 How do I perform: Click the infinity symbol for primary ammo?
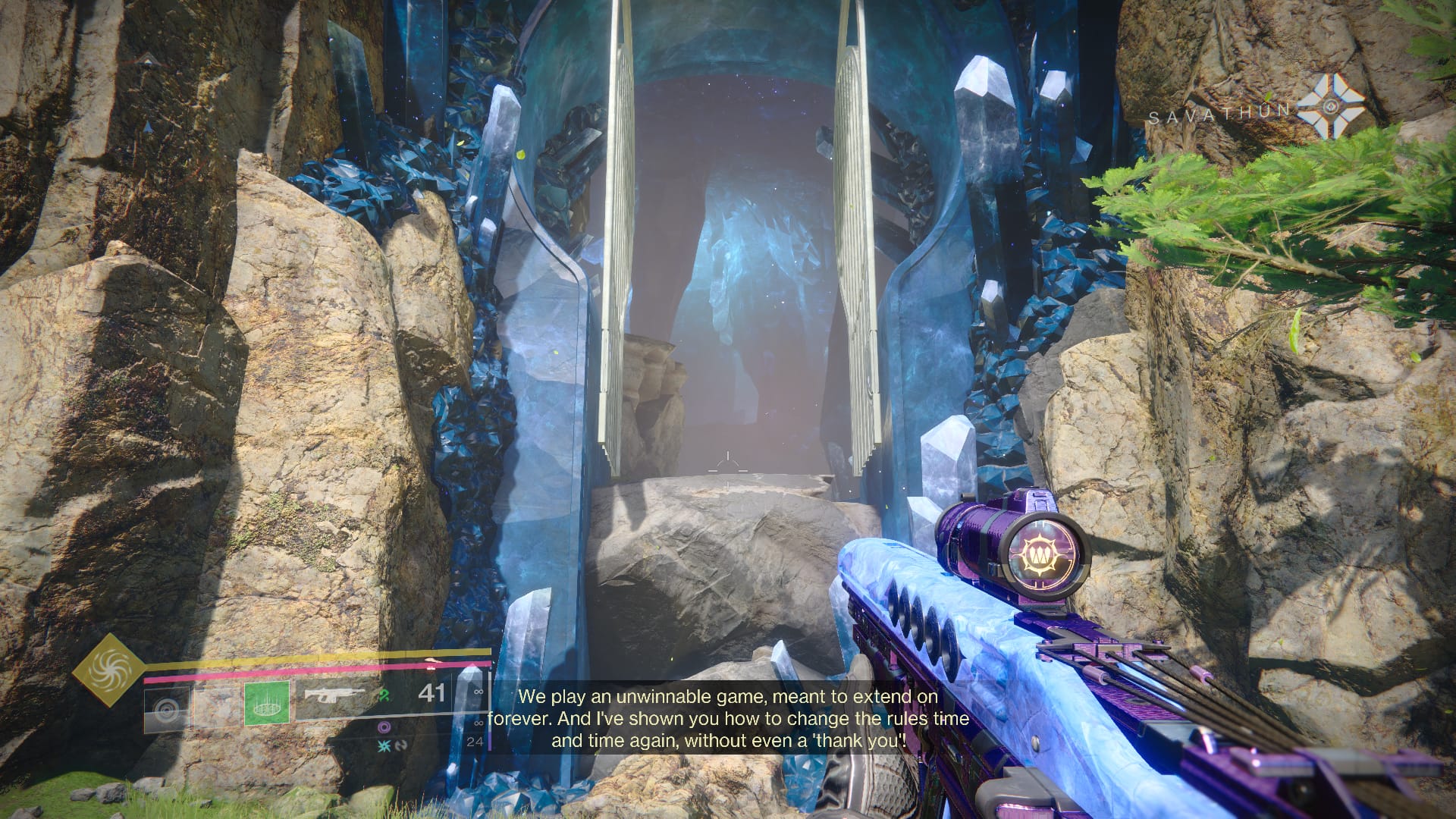(x=479, y=693)
